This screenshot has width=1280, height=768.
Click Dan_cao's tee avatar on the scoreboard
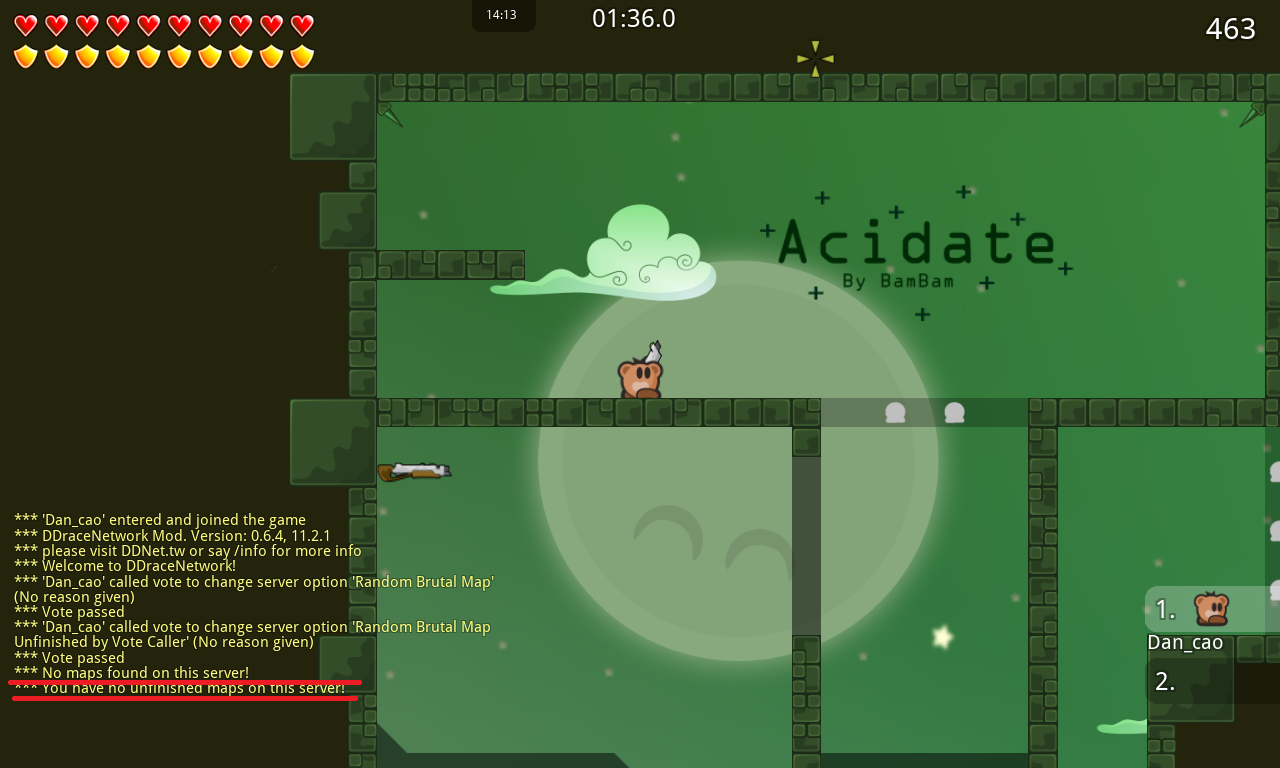[x=1211, y=606]
